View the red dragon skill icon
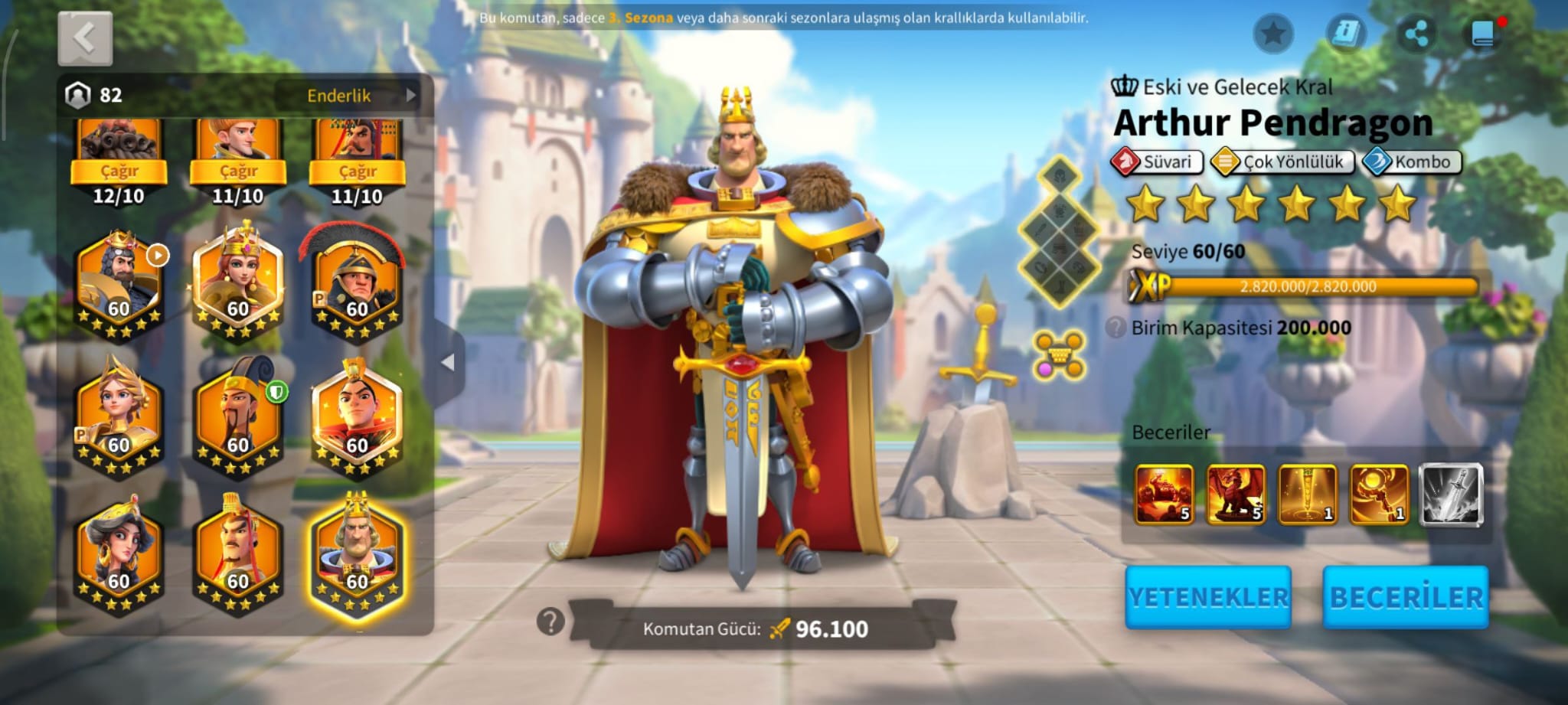Screen dimensions: 1568x705 coord(1235,494)
